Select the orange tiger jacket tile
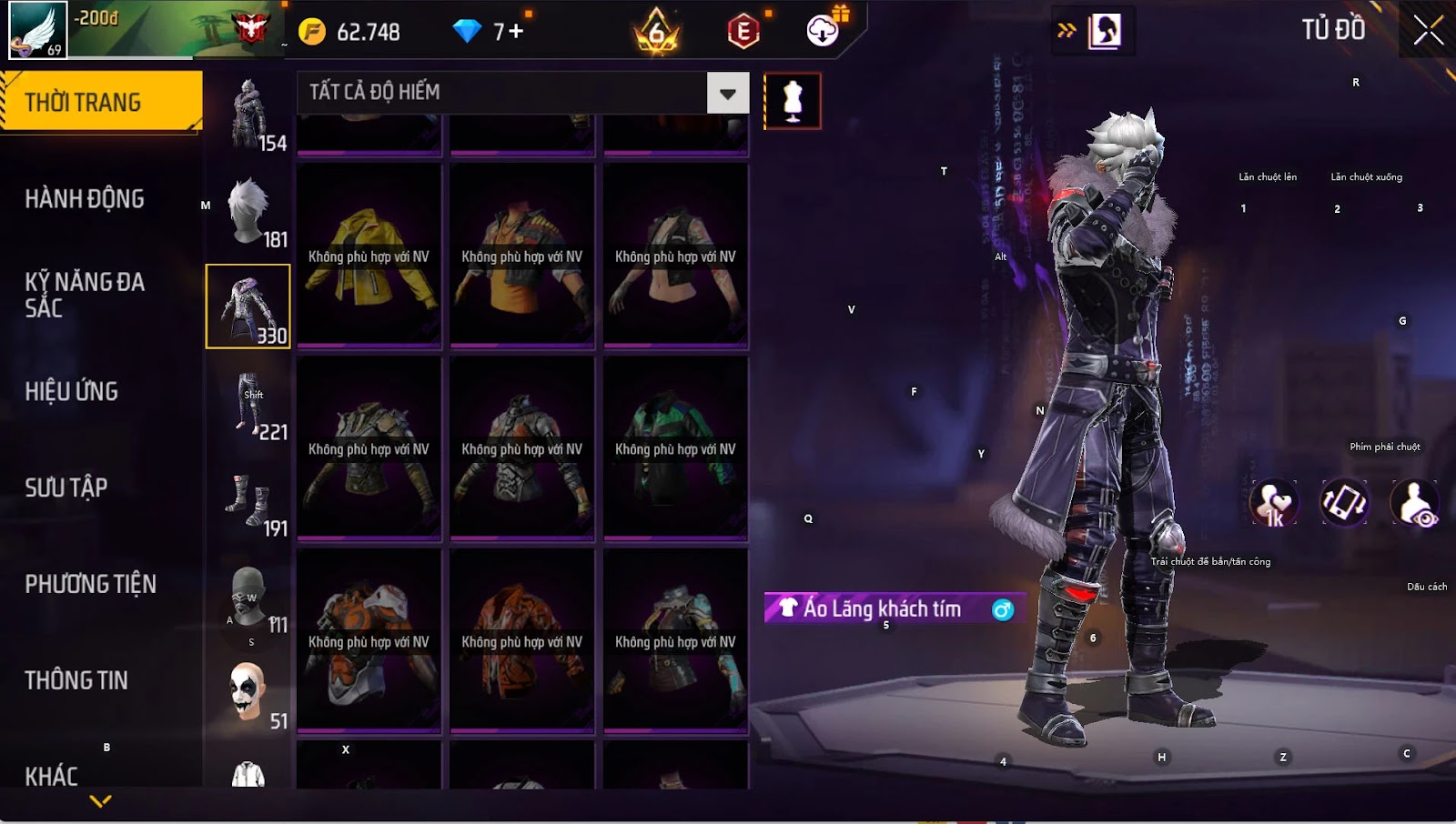 click(x=521, y=640)
